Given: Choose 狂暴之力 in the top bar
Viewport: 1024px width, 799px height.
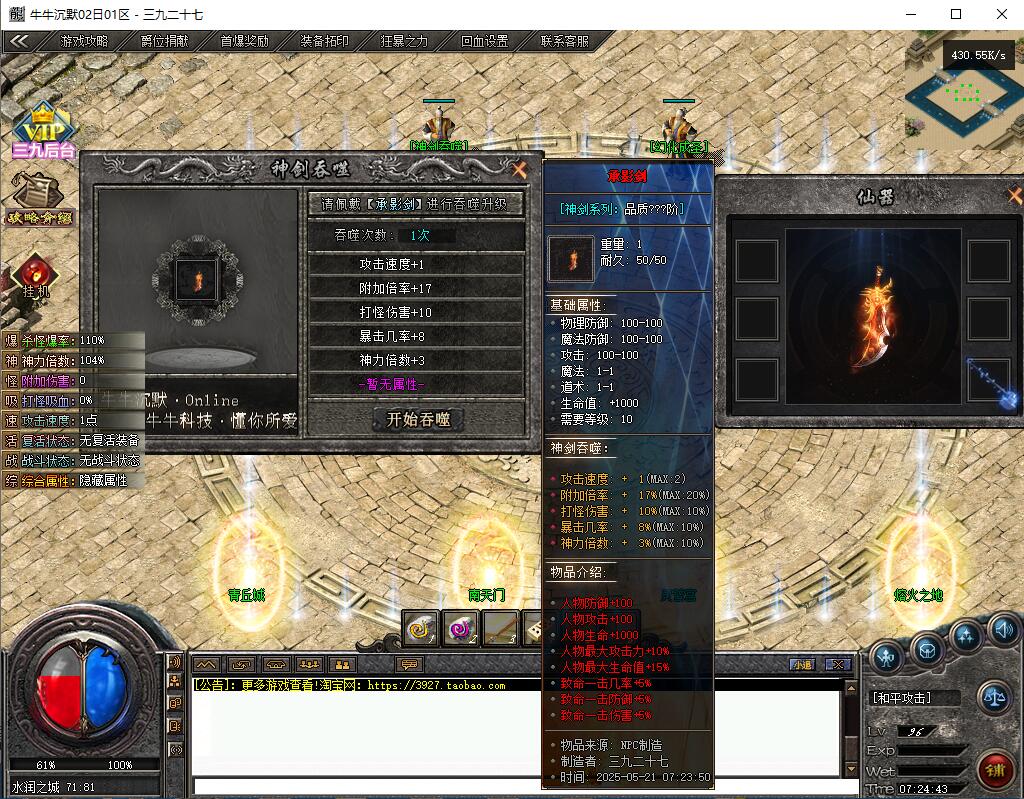Looking at the screenshot, I should (405, 41).
